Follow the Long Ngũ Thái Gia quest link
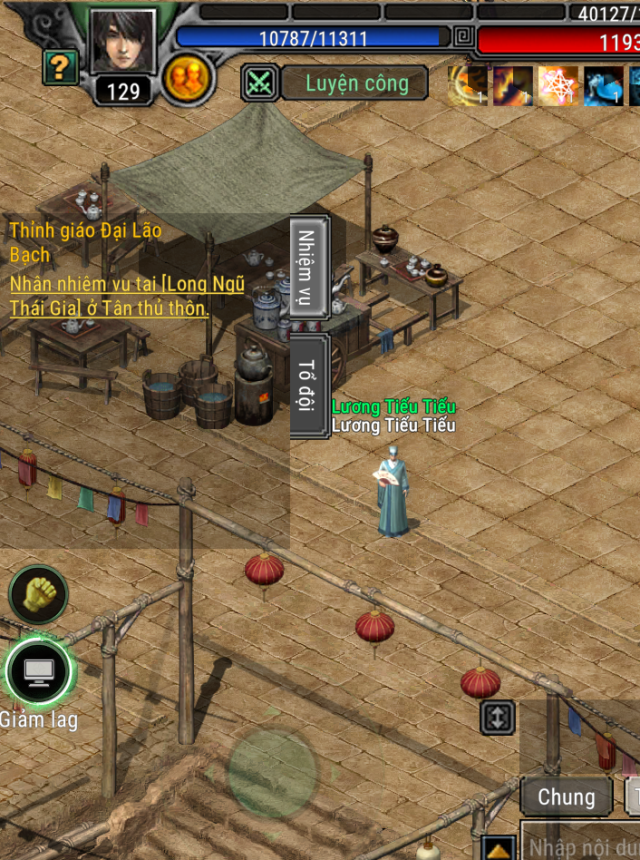The image size is (640, 860). pos(127,296)
